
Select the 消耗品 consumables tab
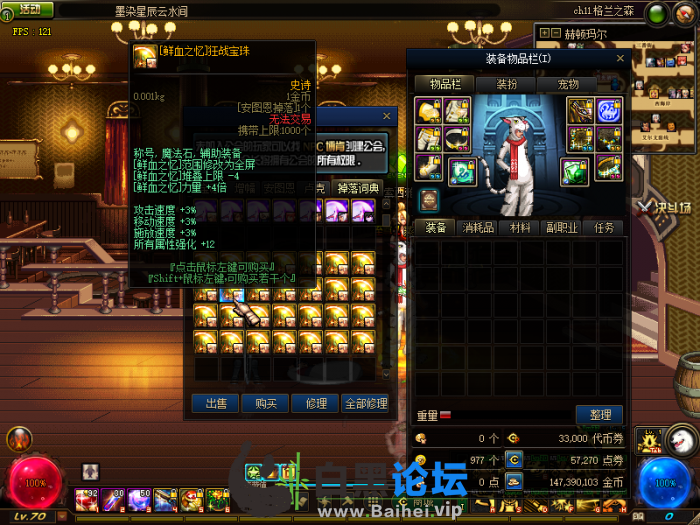pos(477,228)
